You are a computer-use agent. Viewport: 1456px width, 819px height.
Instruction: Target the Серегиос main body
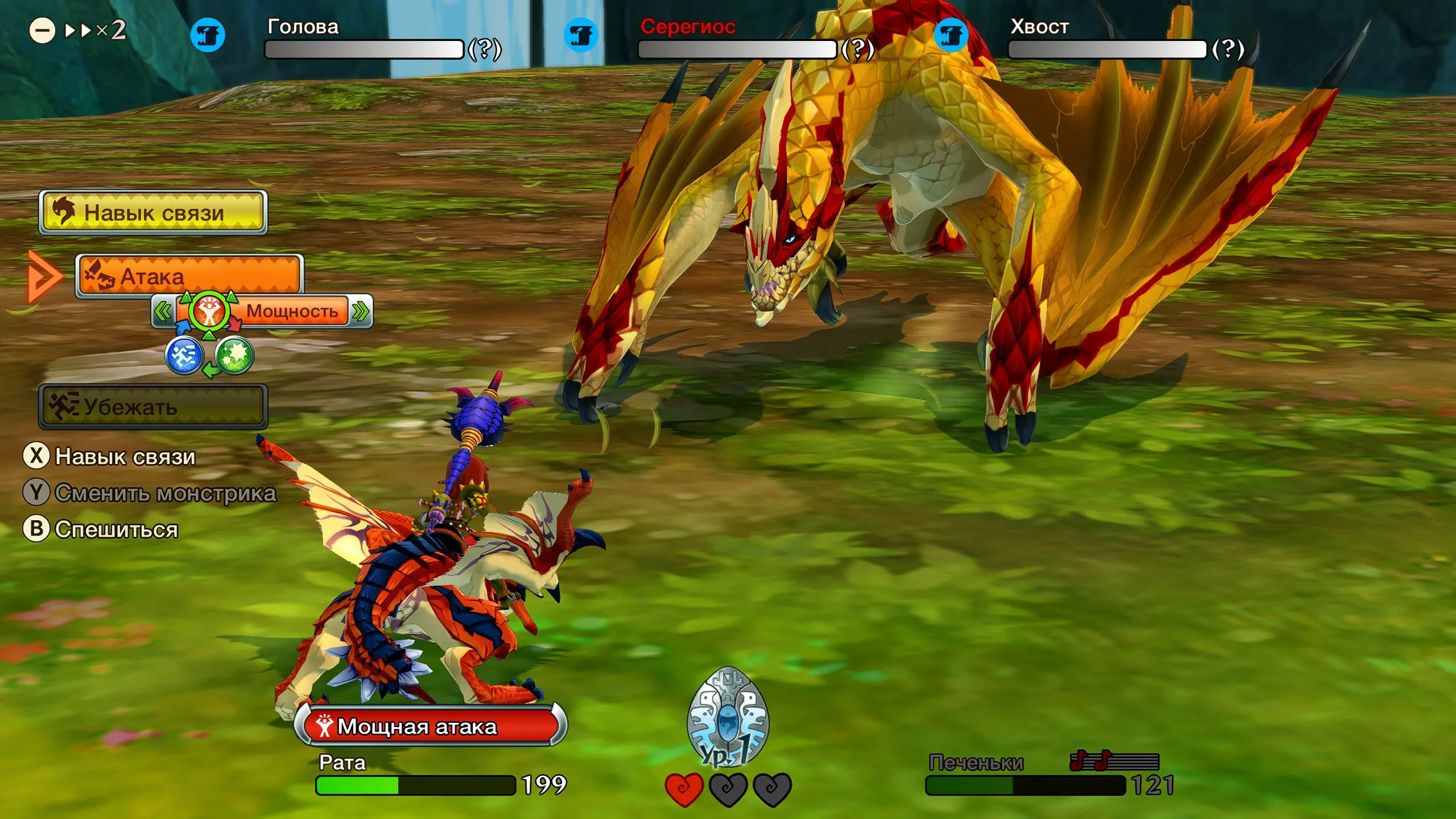[737, 49]
